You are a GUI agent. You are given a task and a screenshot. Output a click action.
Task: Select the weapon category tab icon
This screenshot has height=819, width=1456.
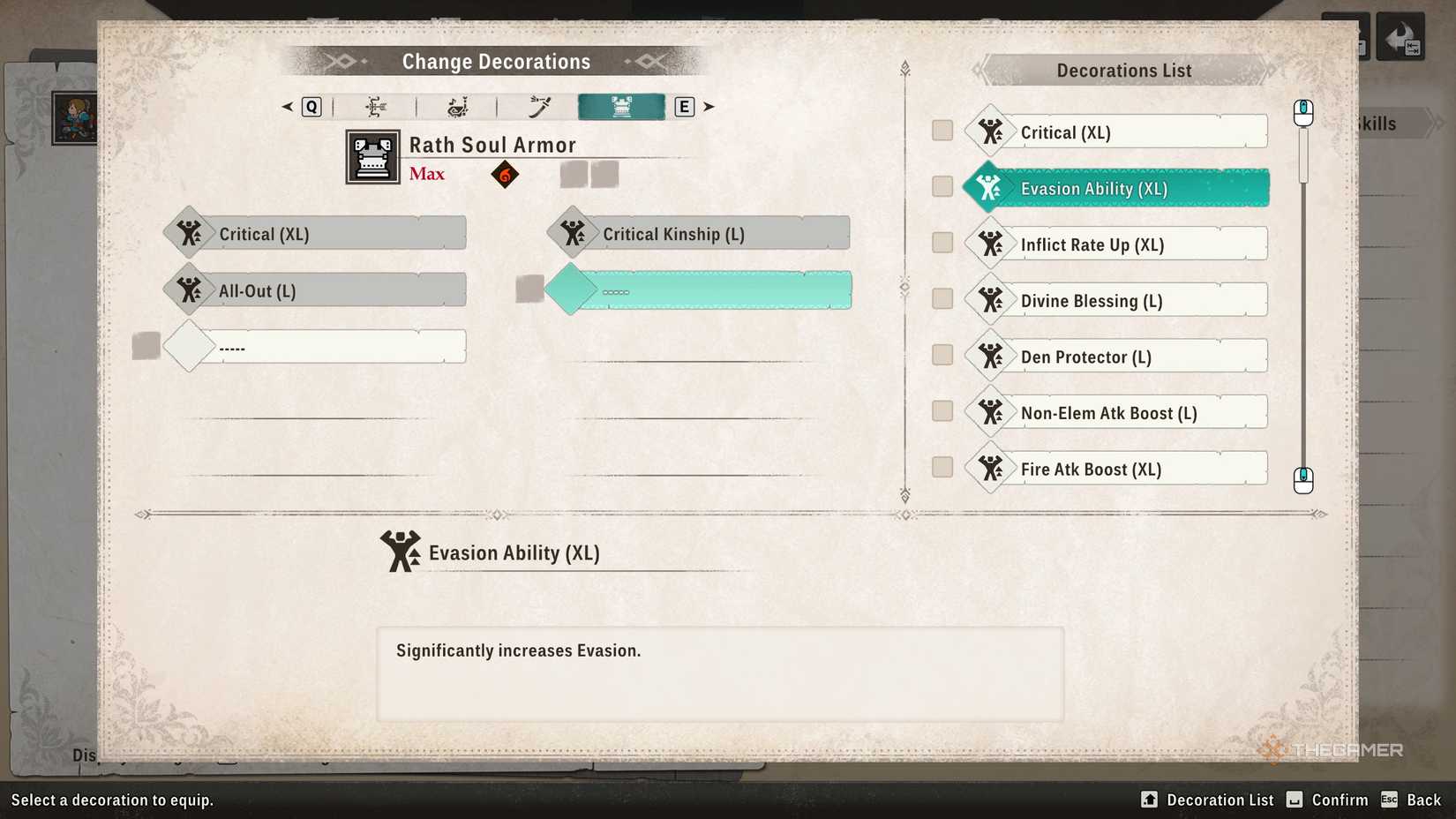click(x=537, y=106)
